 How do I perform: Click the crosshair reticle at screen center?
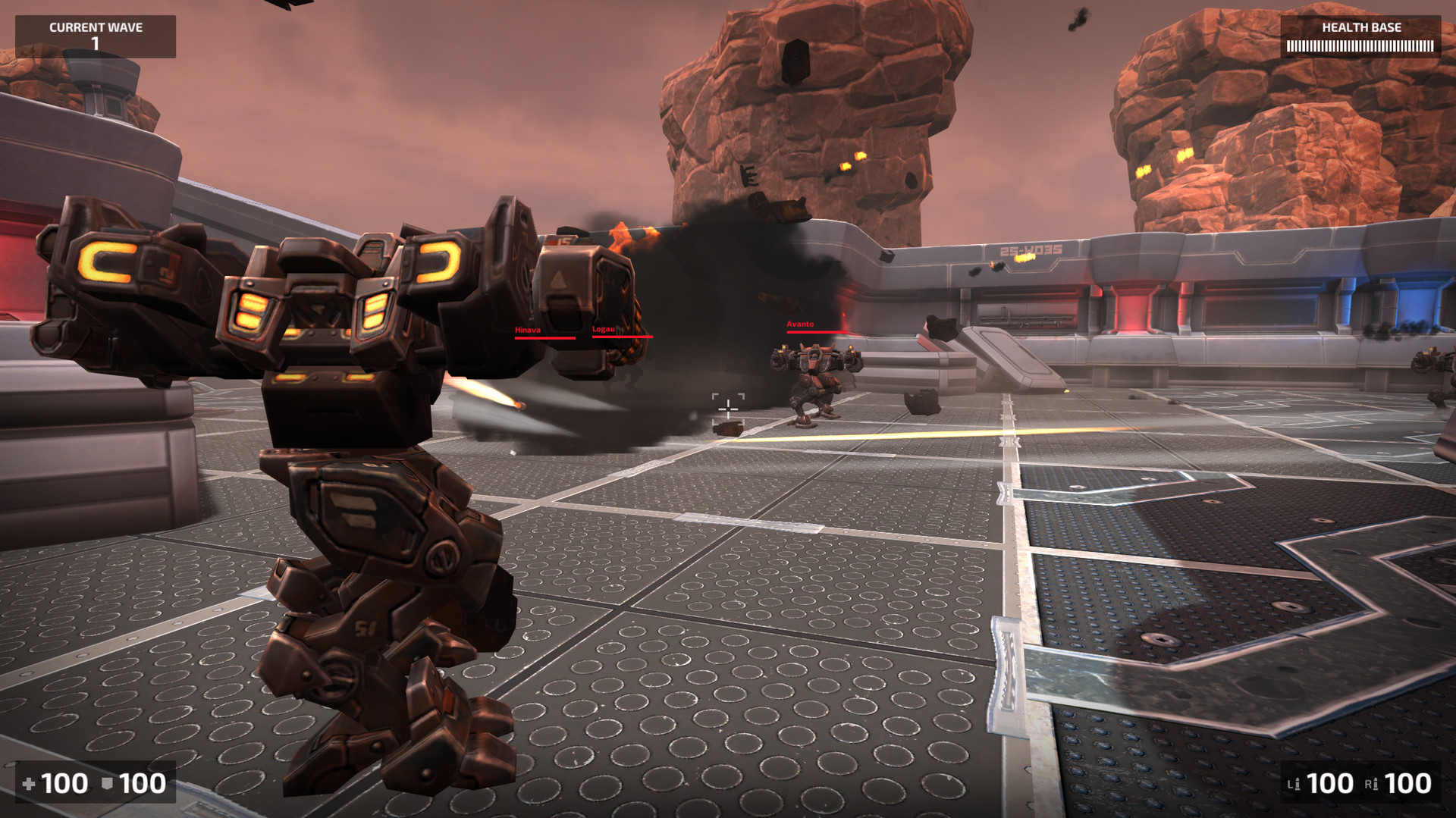tap(728, 408)
